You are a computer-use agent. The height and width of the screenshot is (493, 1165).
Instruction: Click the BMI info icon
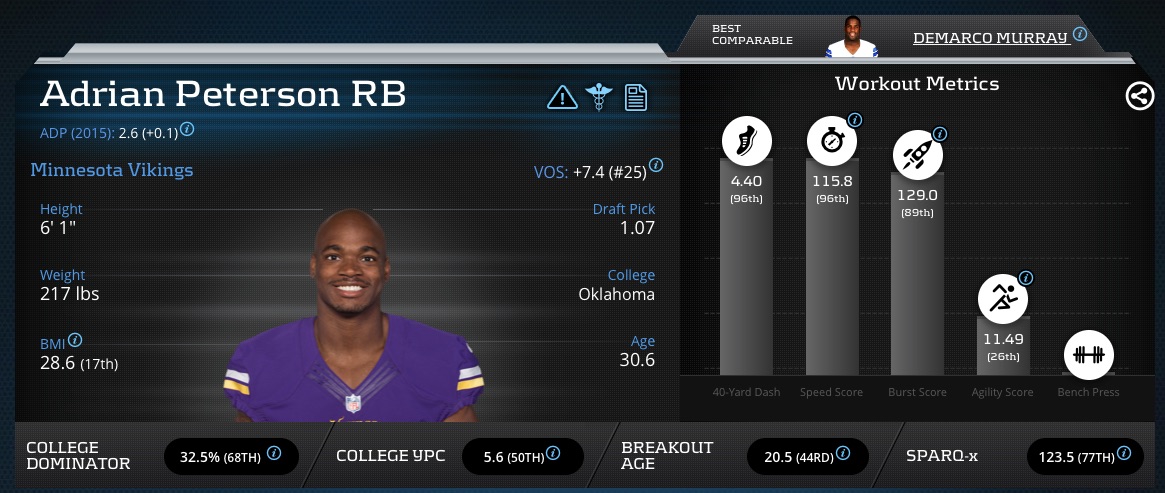(x=75, y=340)
